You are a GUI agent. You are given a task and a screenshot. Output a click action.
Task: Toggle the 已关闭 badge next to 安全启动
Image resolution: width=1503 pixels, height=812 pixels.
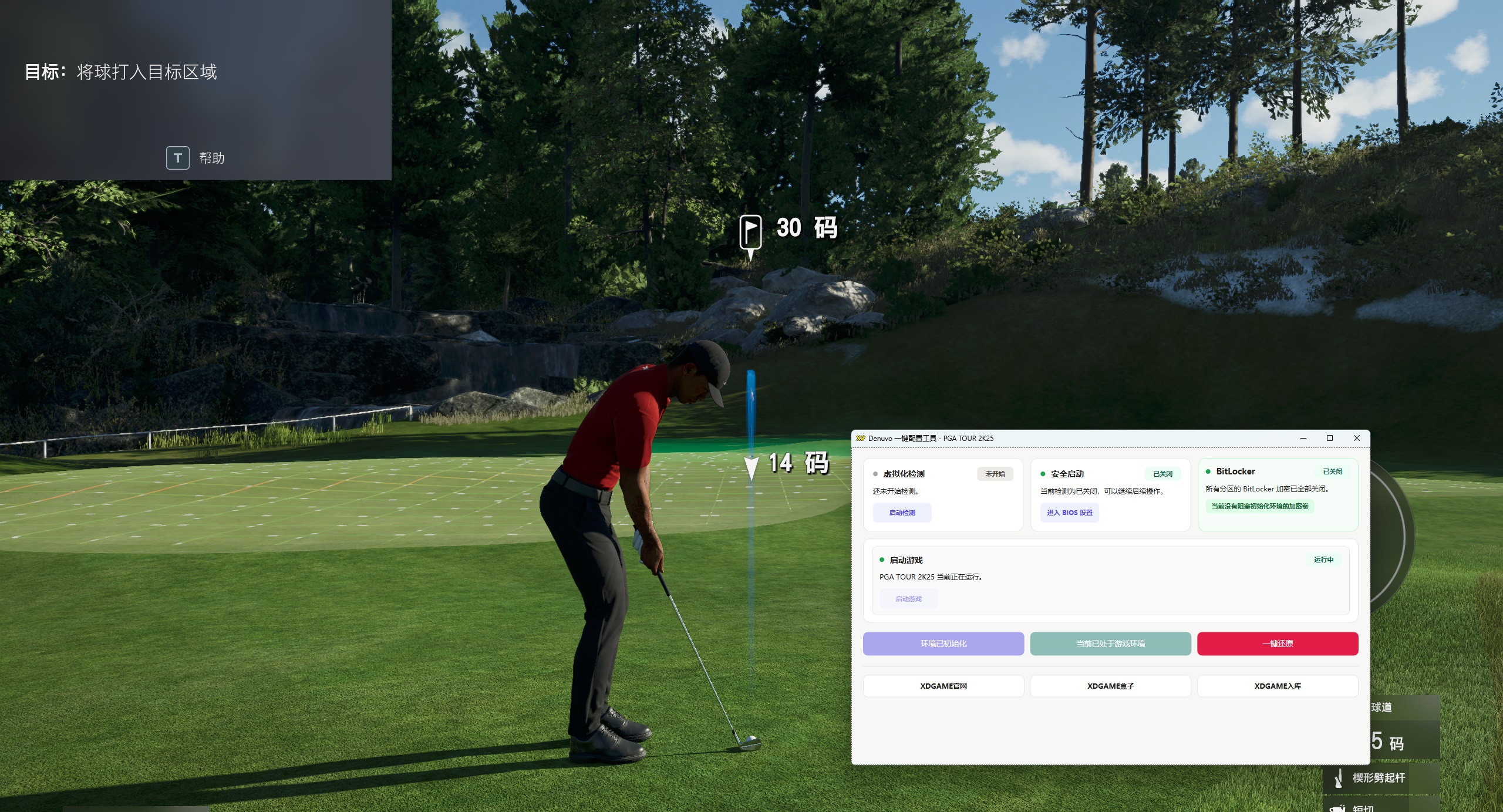point(1163,474)
